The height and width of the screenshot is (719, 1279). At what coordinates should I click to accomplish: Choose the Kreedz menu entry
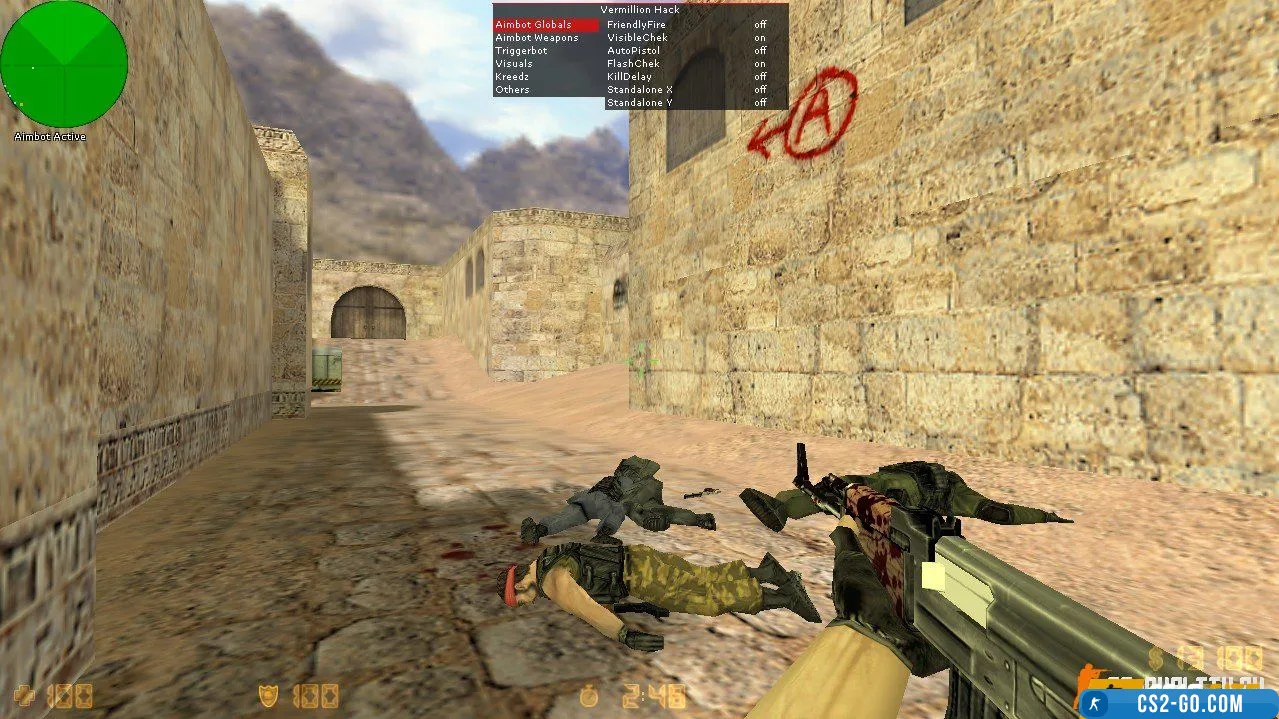coord(512,77)
